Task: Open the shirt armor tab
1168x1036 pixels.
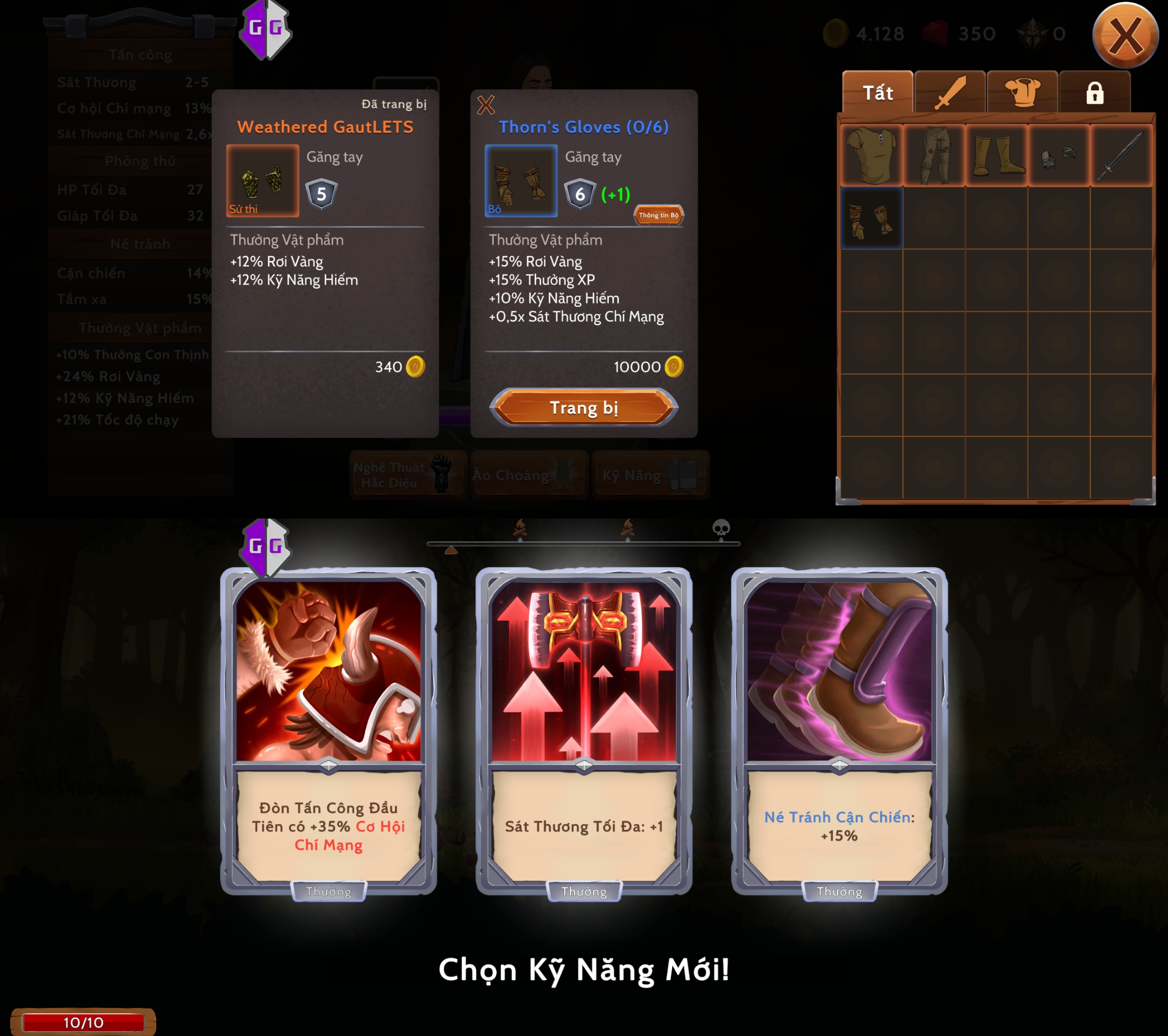Action: click(x=1021, y=92)
